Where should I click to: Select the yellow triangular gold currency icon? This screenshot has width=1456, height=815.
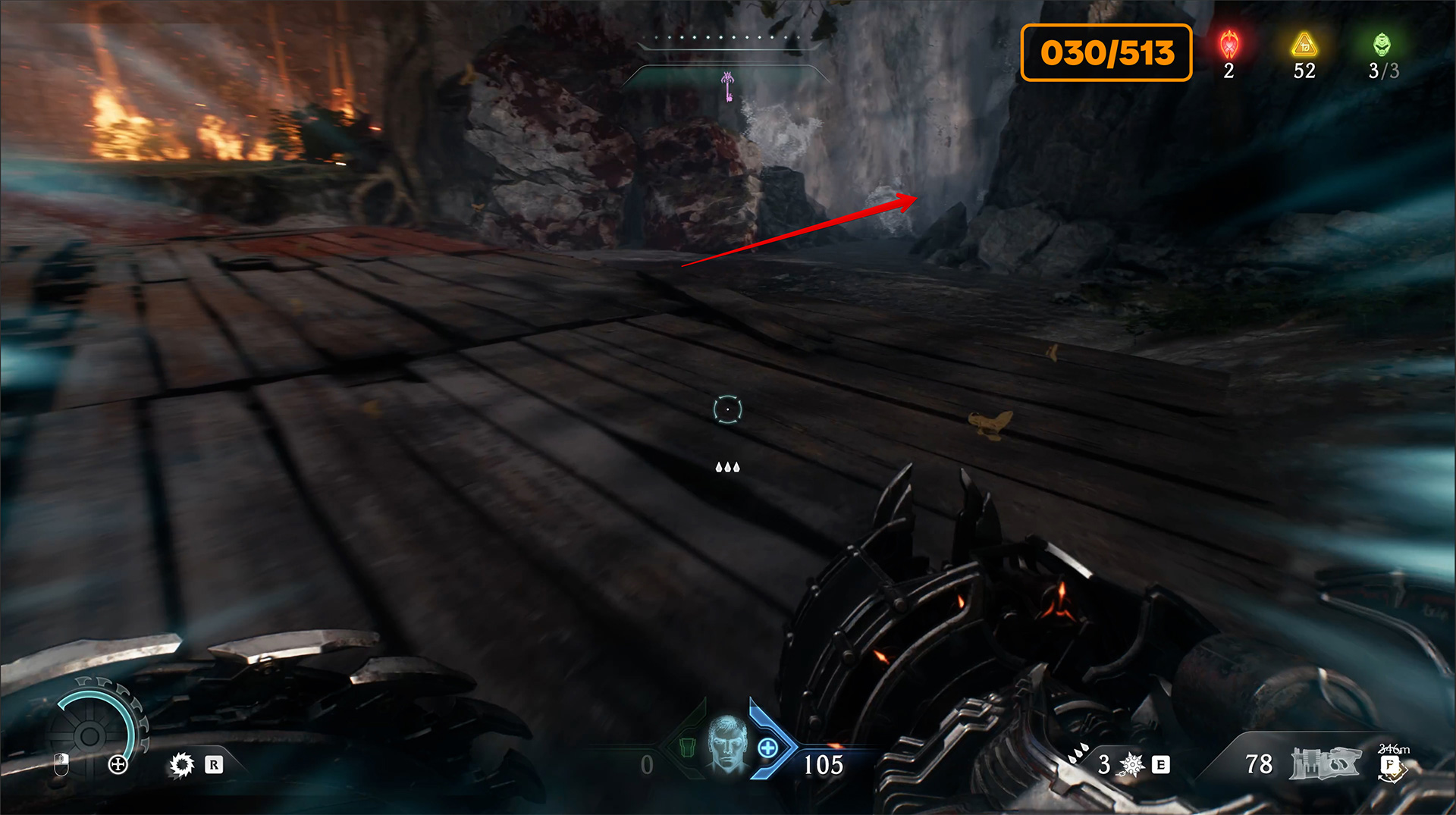(1304, 45)
